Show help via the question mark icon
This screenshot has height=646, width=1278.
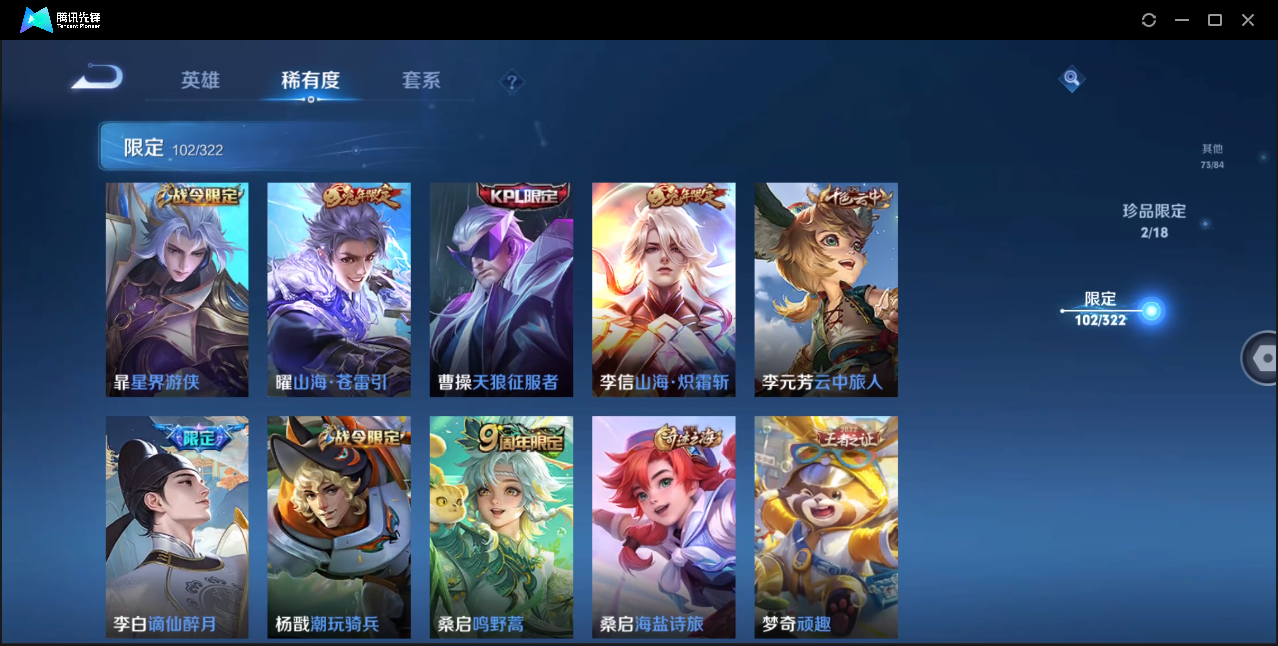coord(512,82)
